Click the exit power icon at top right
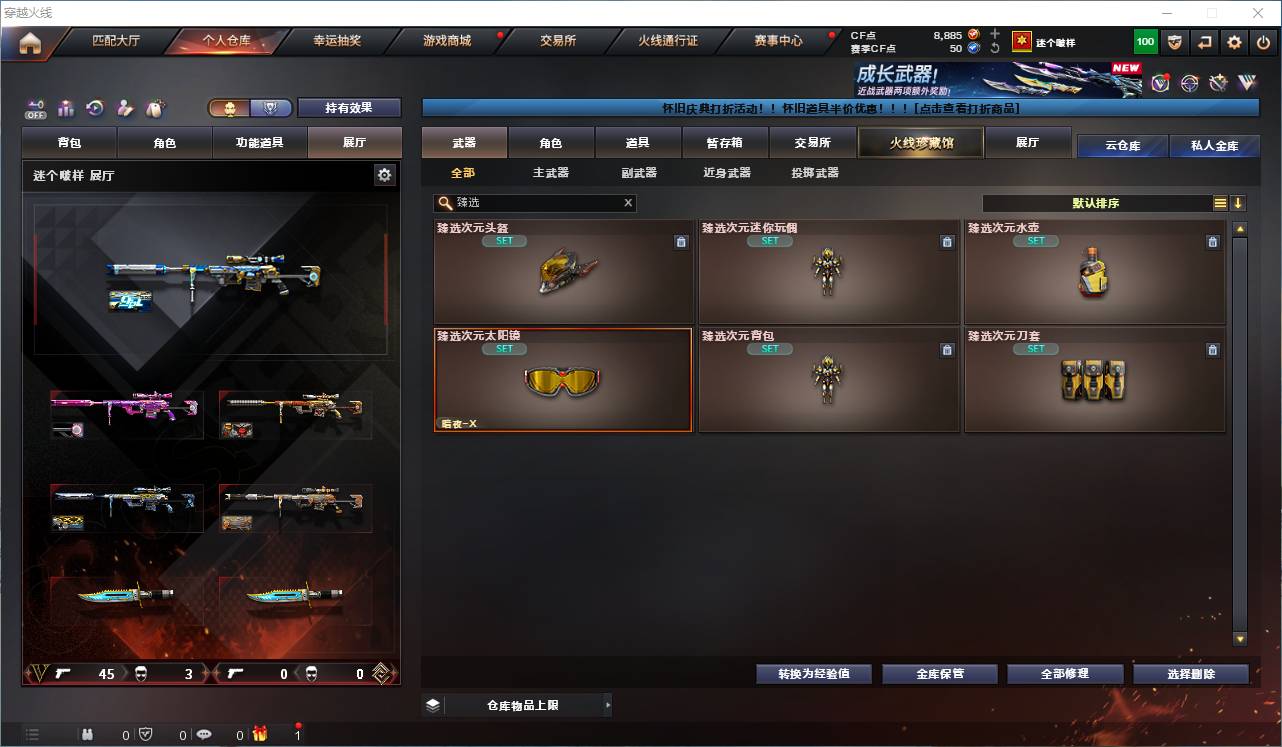 click(1261, 41)
